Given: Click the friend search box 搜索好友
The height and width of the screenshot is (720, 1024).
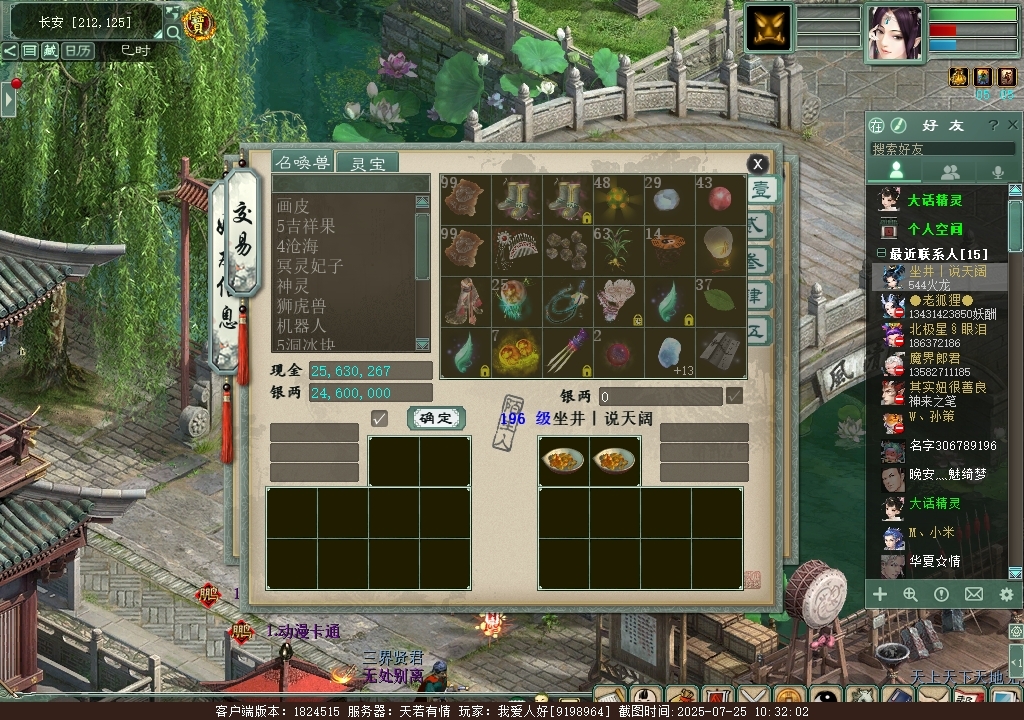Looking at the screenshot, I should (940, 149).
